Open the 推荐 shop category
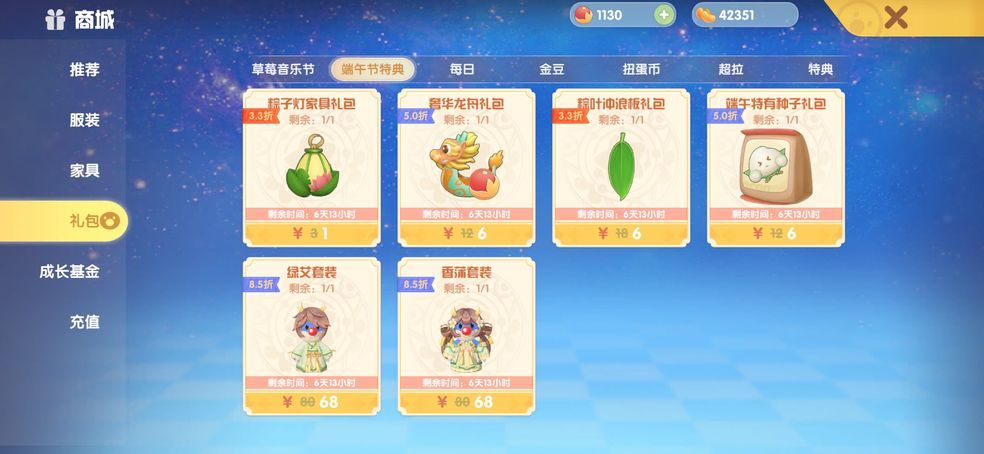Screen dimensions: 984x454 click(84, 70)
